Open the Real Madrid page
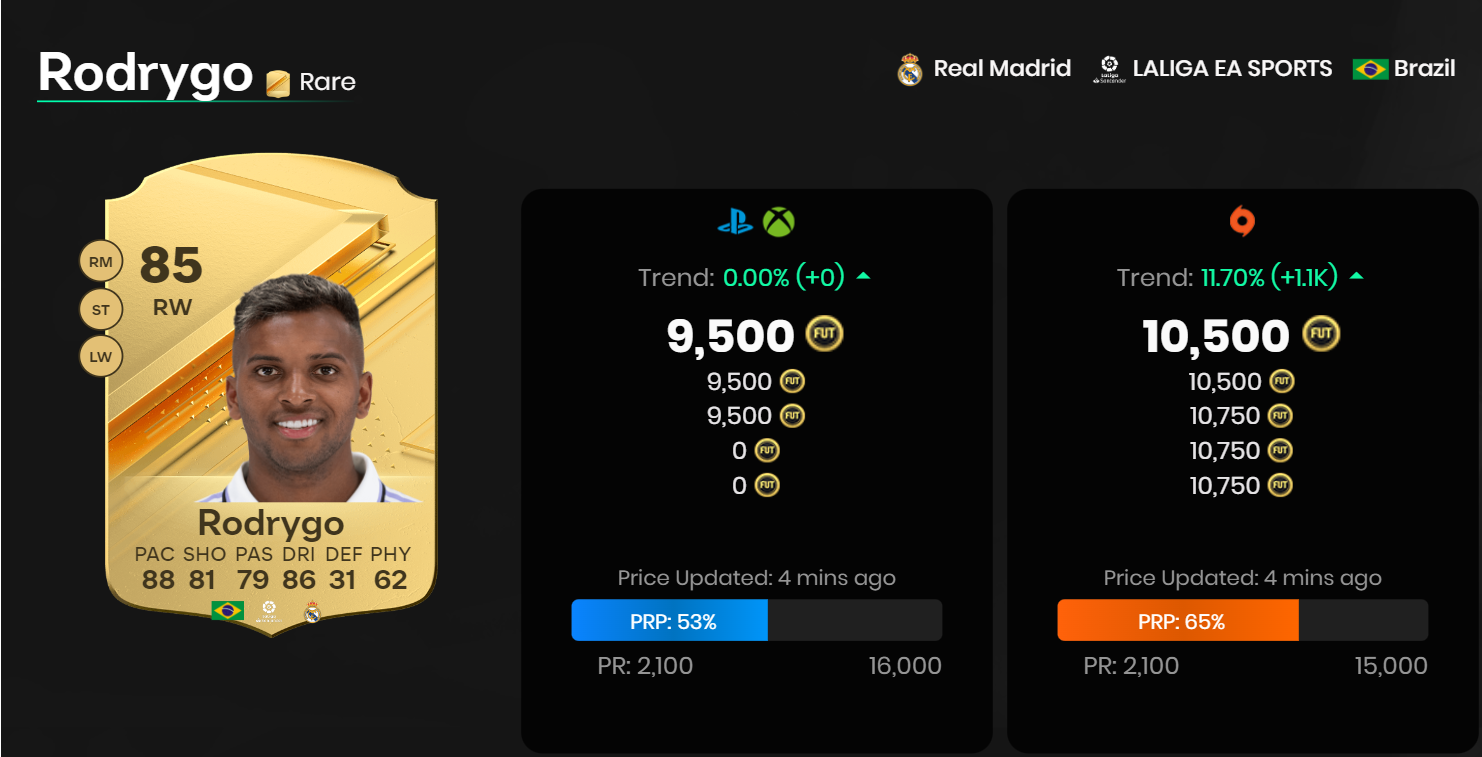This screenshot has width=1482, height=757. click(1001, 68)
